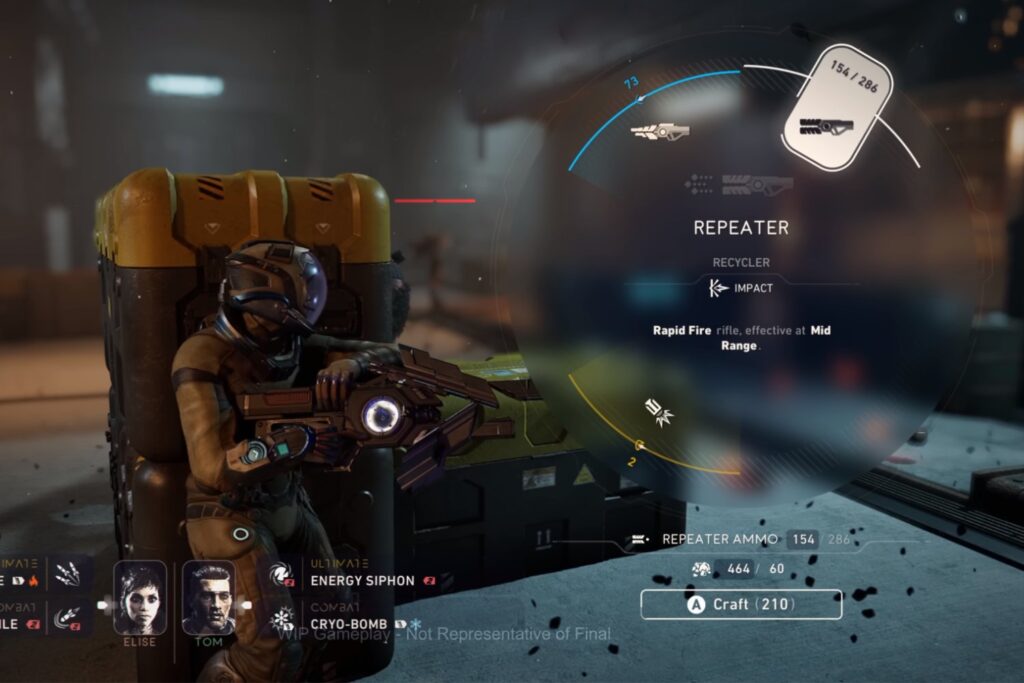Click the Craft (210) button
Image resolution: width=1024 pixels, height=683 pixels.
point(741,604)
